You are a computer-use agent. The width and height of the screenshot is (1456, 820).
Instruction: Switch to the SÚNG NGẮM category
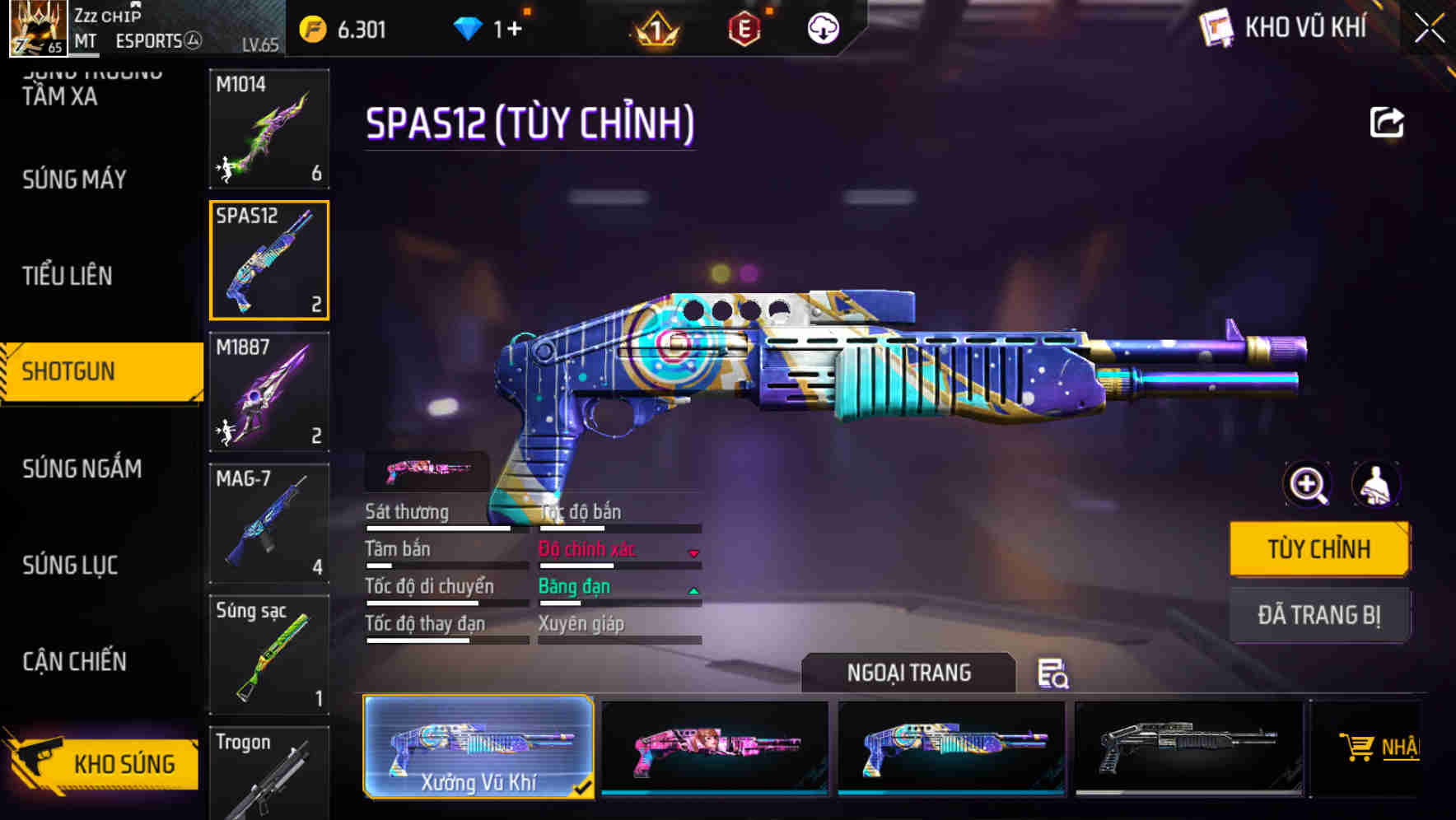pos(82,468)
